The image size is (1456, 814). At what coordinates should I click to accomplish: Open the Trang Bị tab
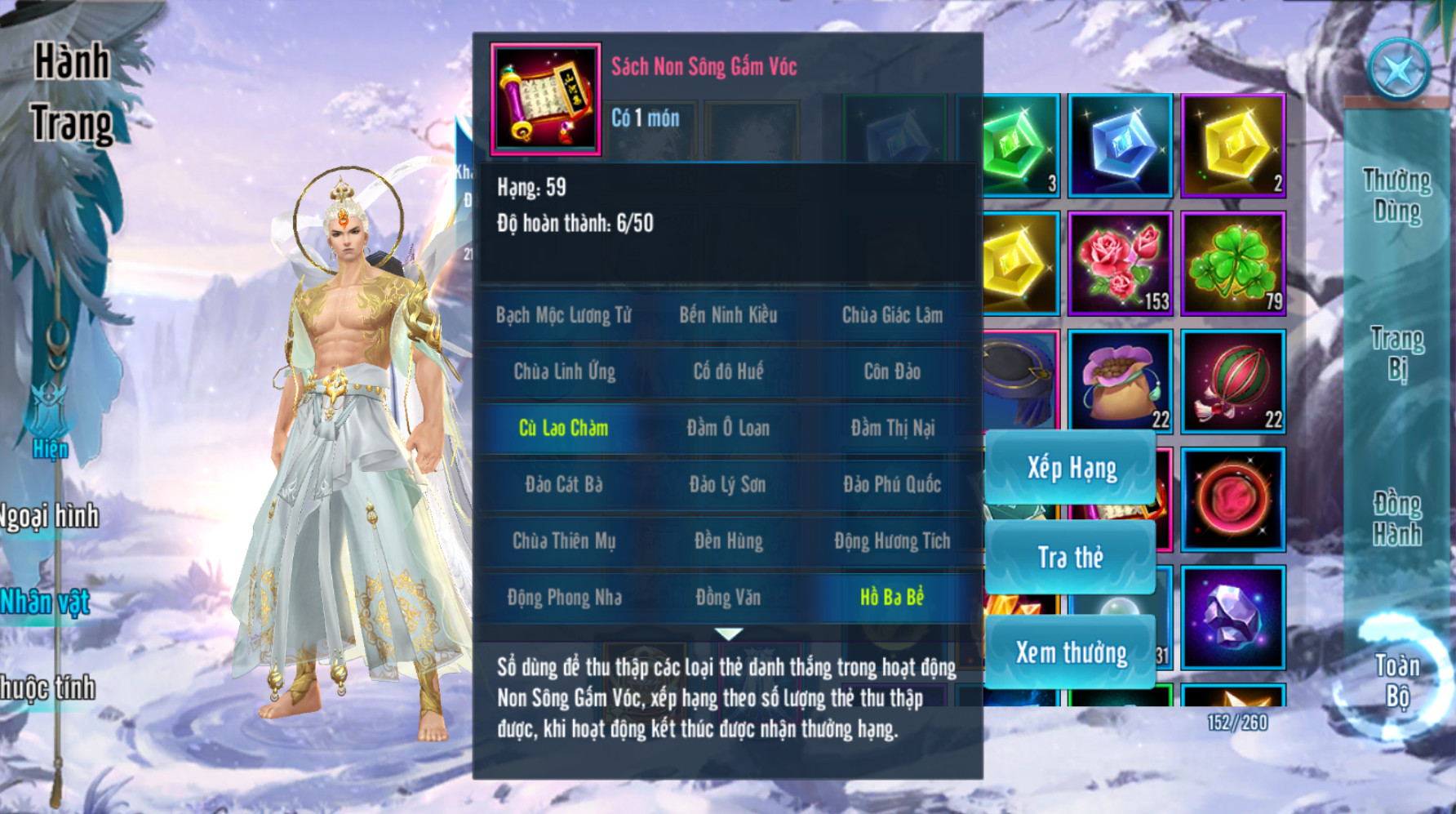1396,354
